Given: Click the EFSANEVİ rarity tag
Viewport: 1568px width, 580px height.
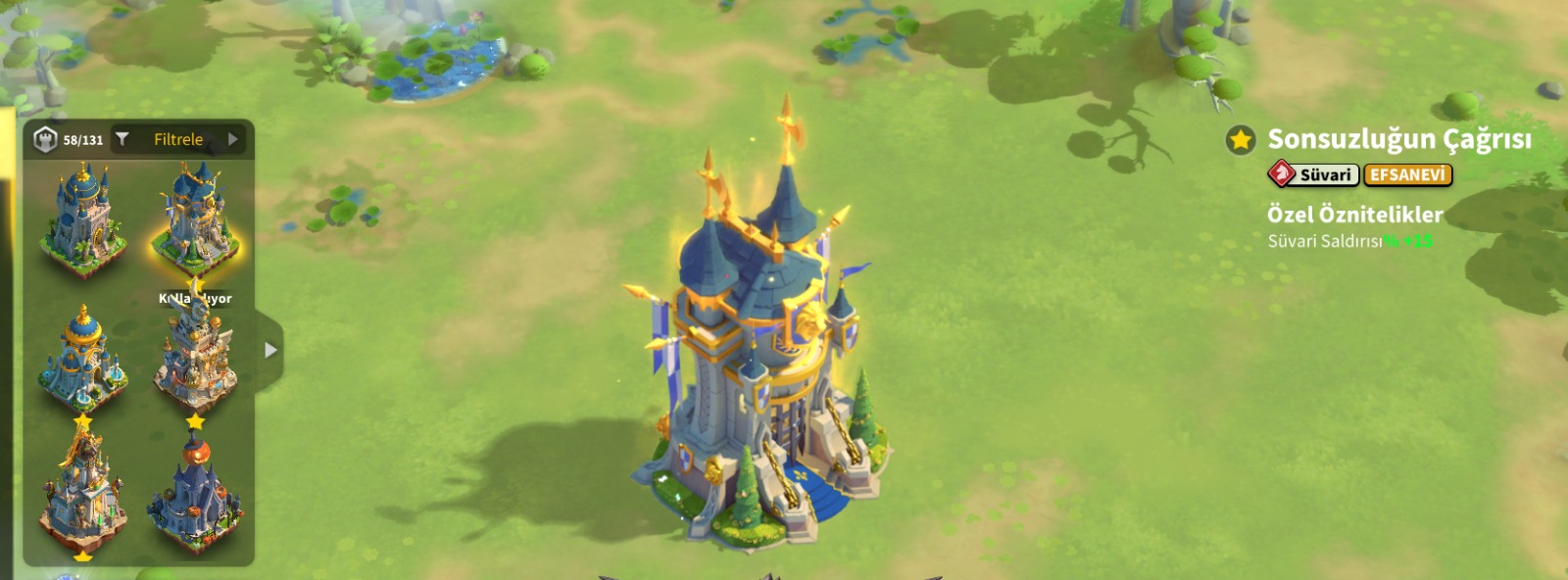Looking at the screenshot, I should point(1407,175).
